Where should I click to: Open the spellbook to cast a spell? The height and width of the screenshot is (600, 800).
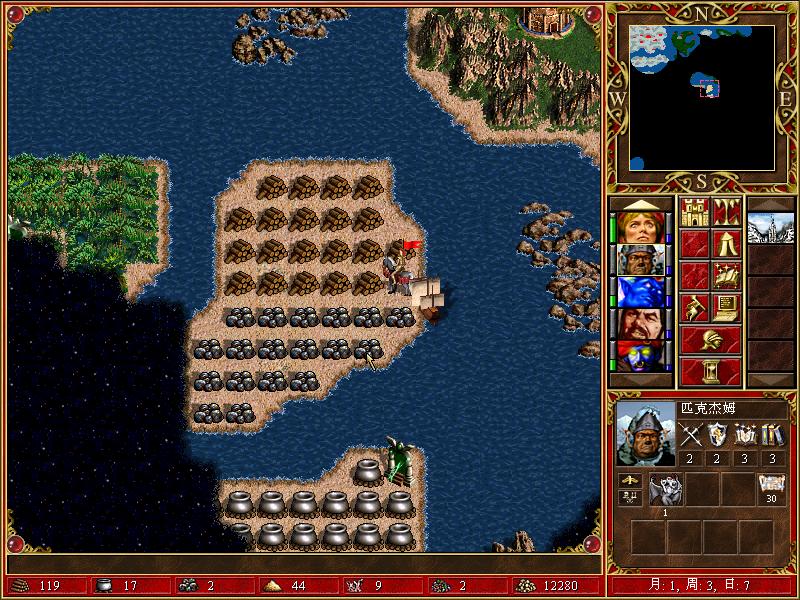(x=727, y=276)
